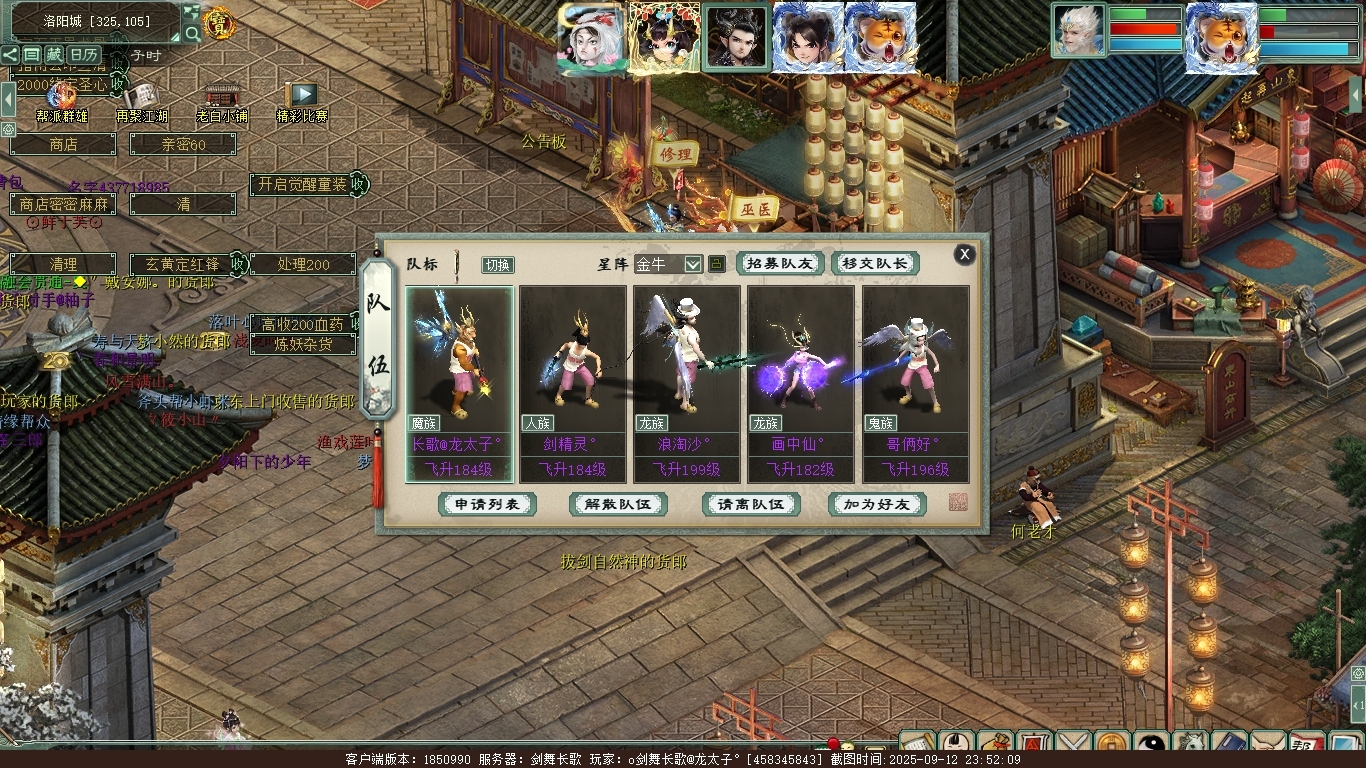
Task: Pick the 哥俩好 team member card
Action: click(x=916, y=384)
